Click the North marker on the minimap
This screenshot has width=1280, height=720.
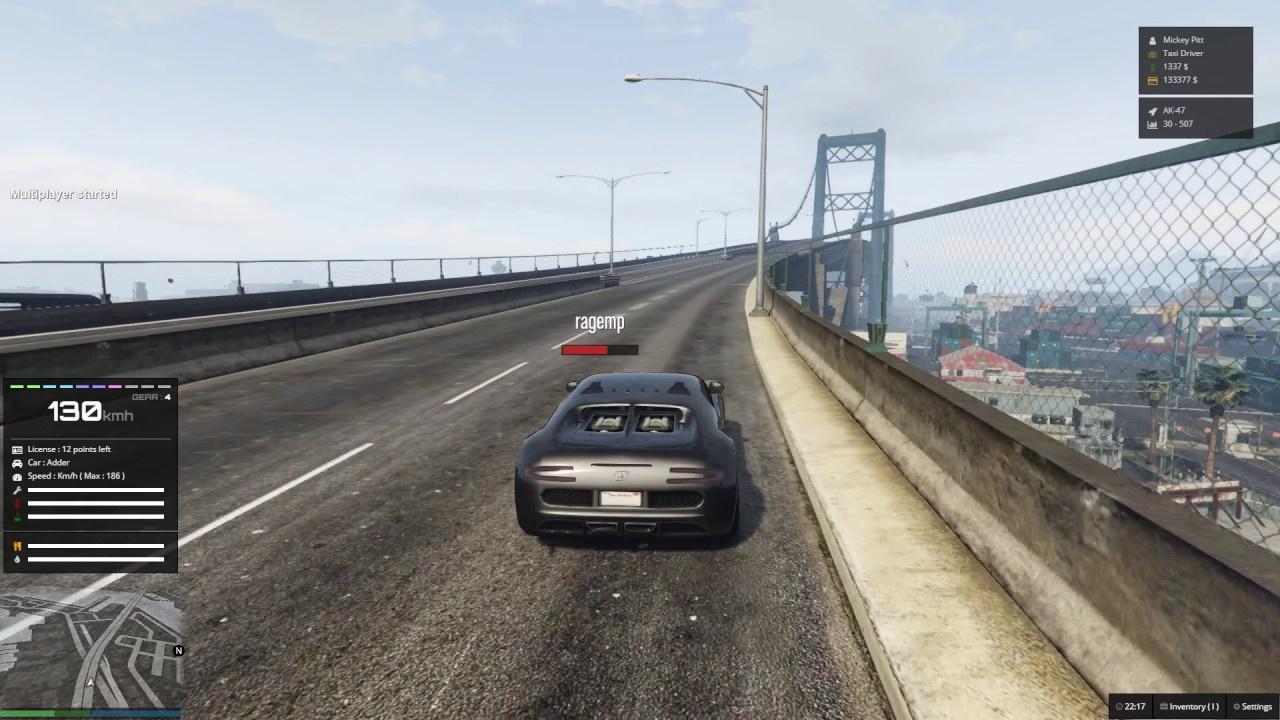tap(178, 650)
